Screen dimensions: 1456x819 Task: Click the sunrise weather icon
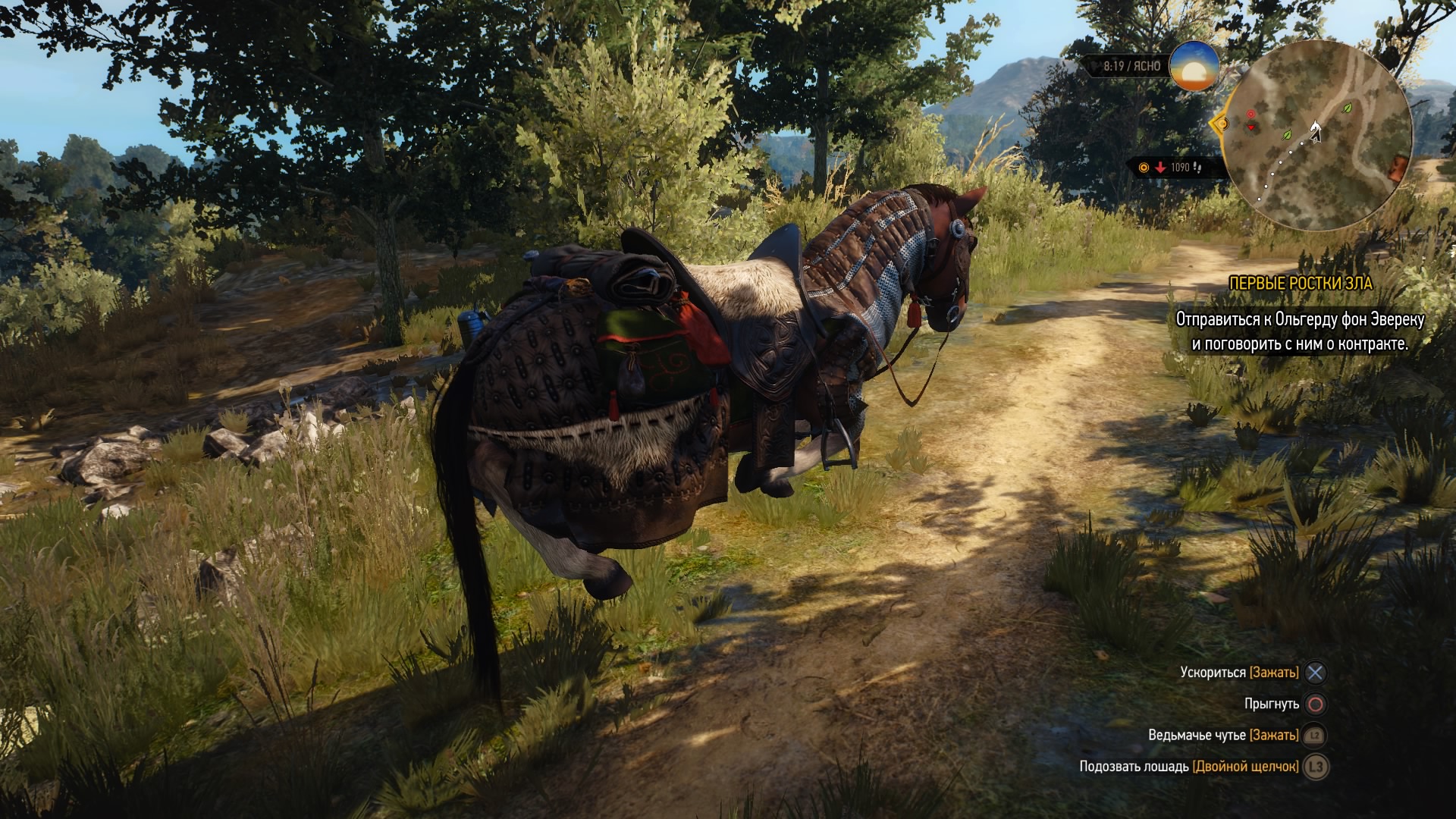pyautogui.click(x=1194, y=67)
